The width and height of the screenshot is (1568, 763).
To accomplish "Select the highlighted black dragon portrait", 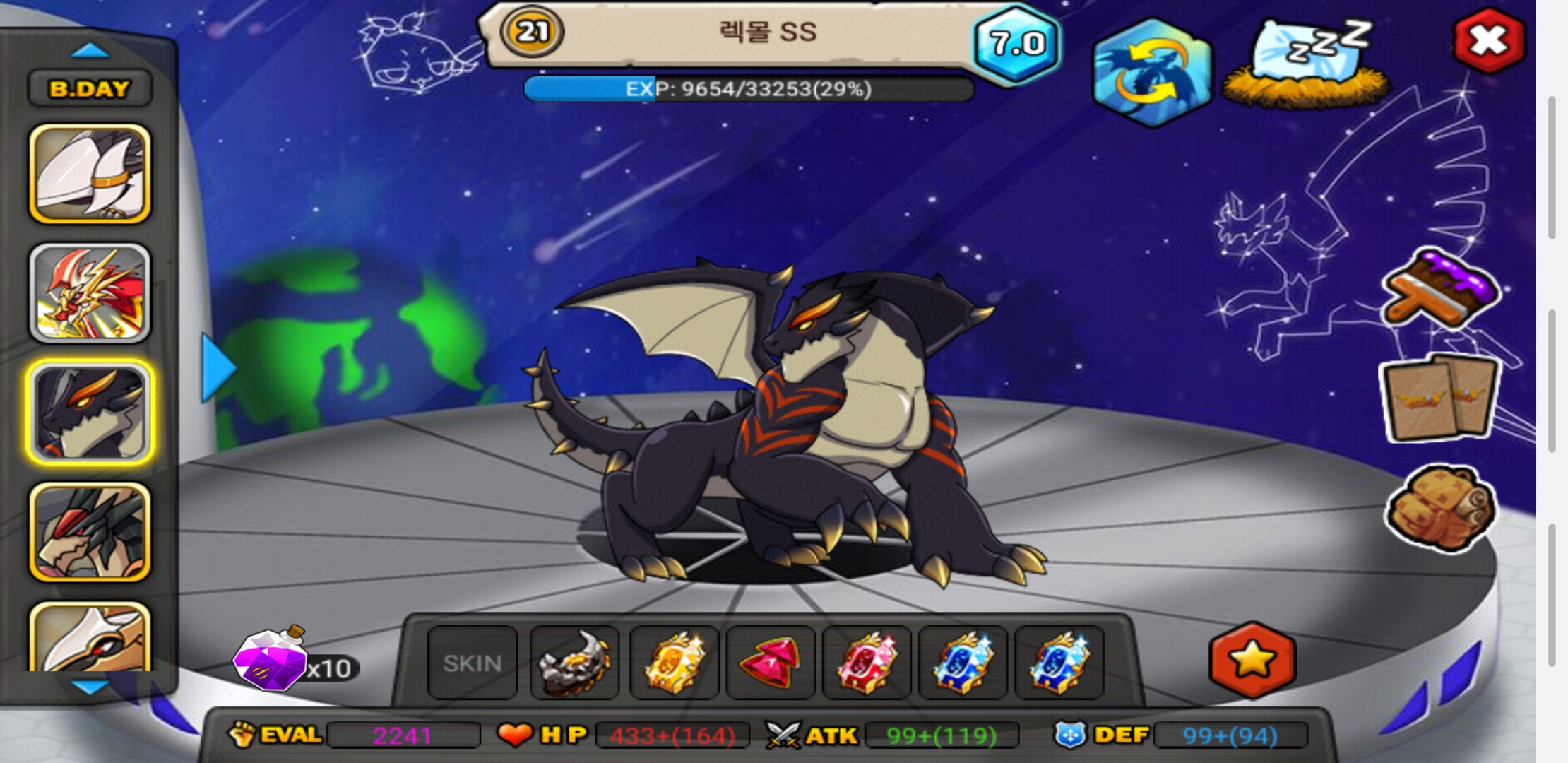I will 90,413.
